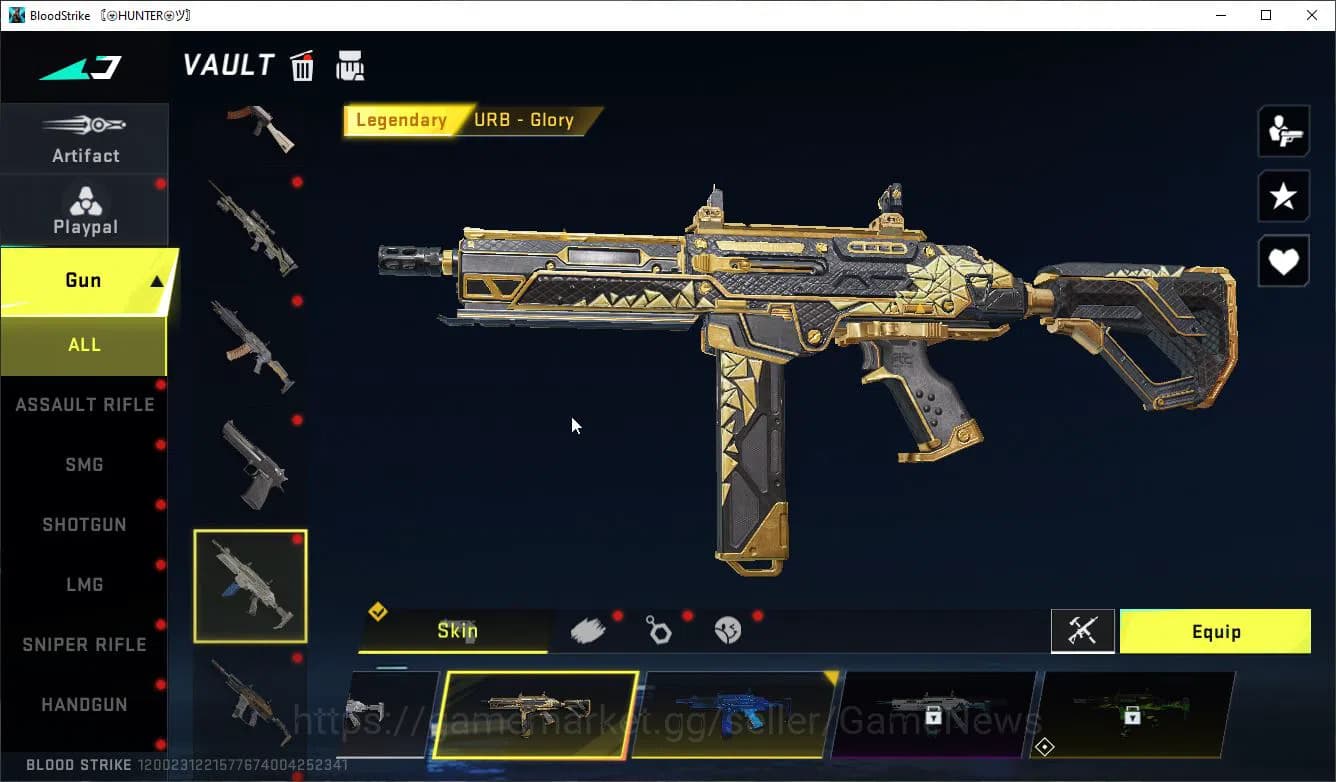Choose the LMG filter
This screenshot has width=1336, height=782.
[84, 585]
